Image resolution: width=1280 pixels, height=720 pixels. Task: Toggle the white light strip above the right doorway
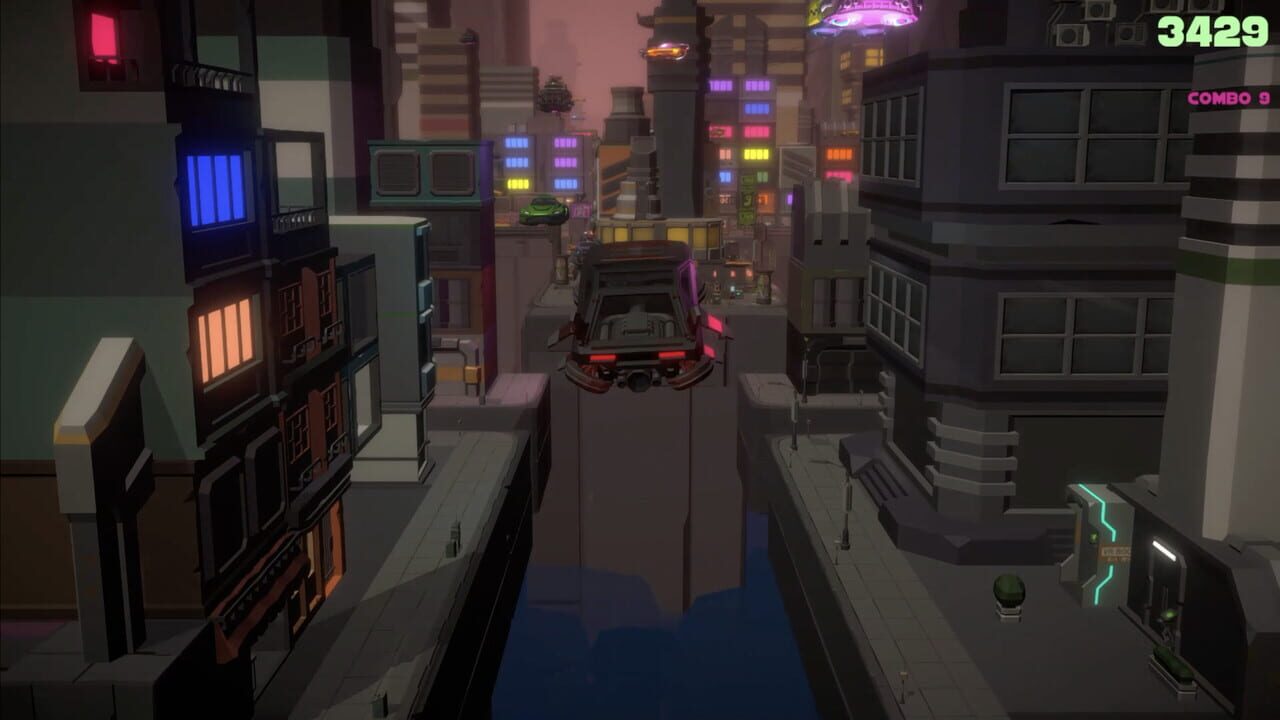pyautogui.click(x=1163, y=548)
